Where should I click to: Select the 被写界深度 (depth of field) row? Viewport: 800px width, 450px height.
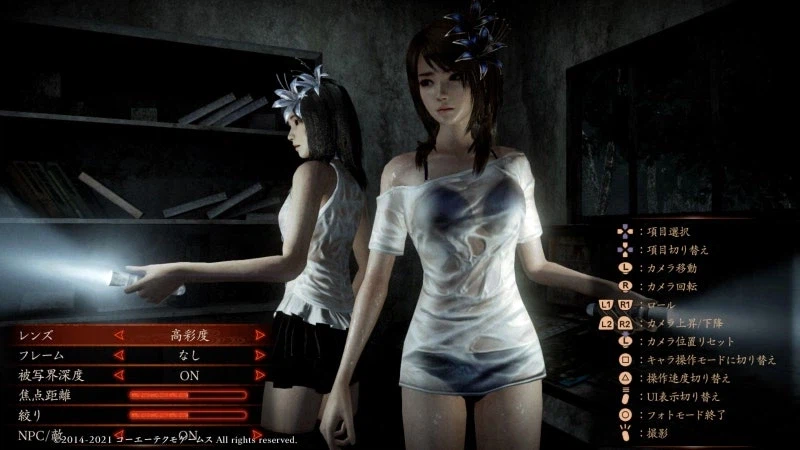click(60, 375)
